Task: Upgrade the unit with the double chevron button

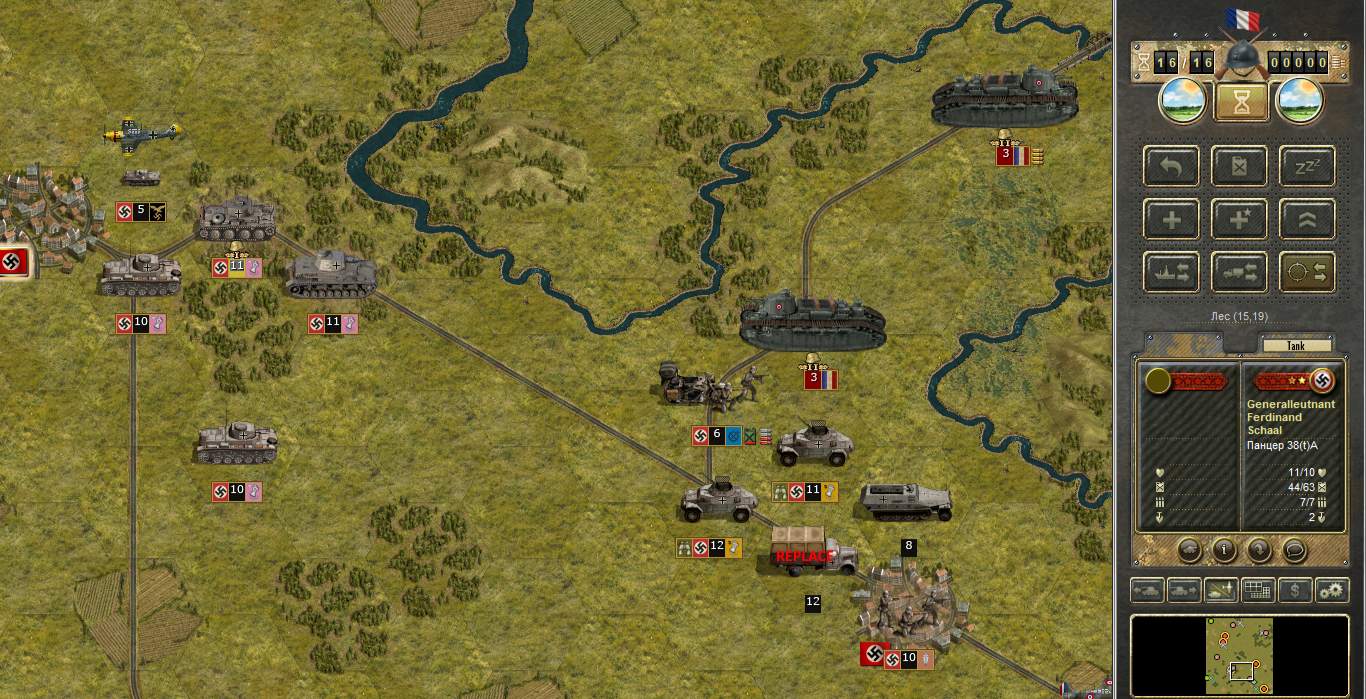Action: [1307, 219]
